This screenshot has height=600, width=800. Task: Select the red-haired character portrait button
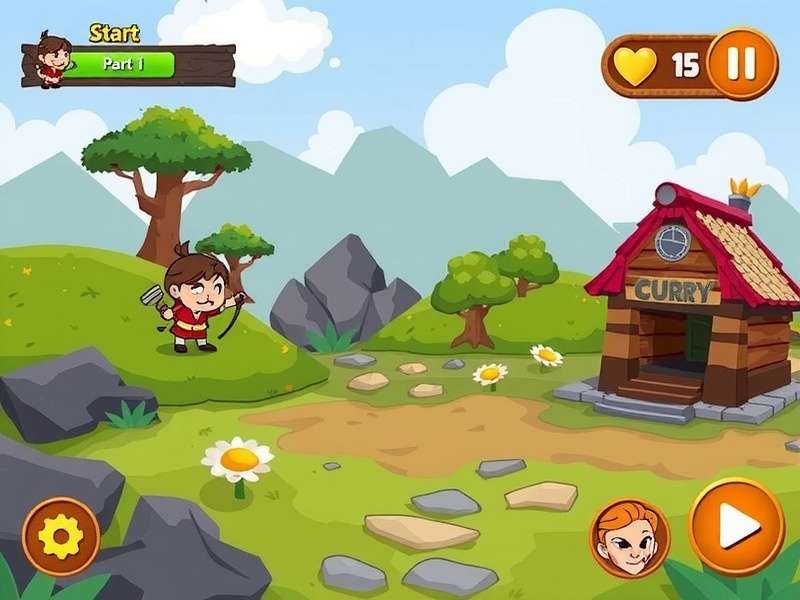click(x=630, y=537)
